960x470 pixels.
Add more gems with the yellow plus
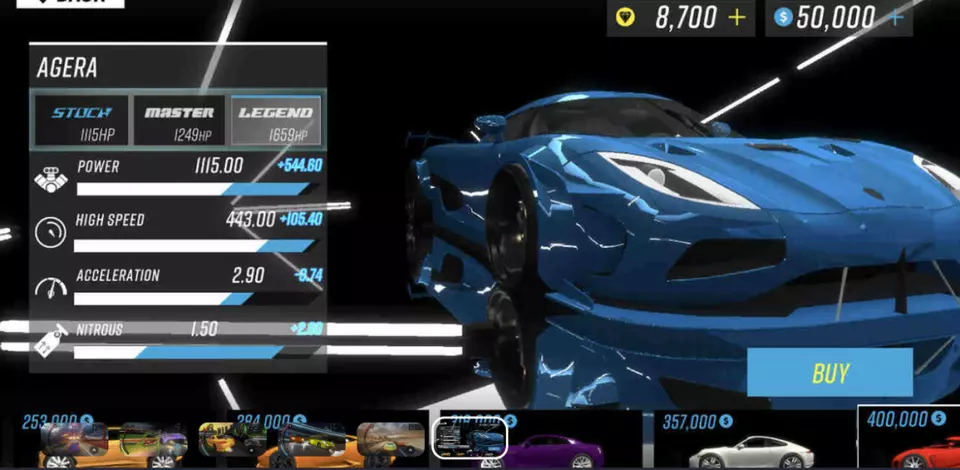737,18
